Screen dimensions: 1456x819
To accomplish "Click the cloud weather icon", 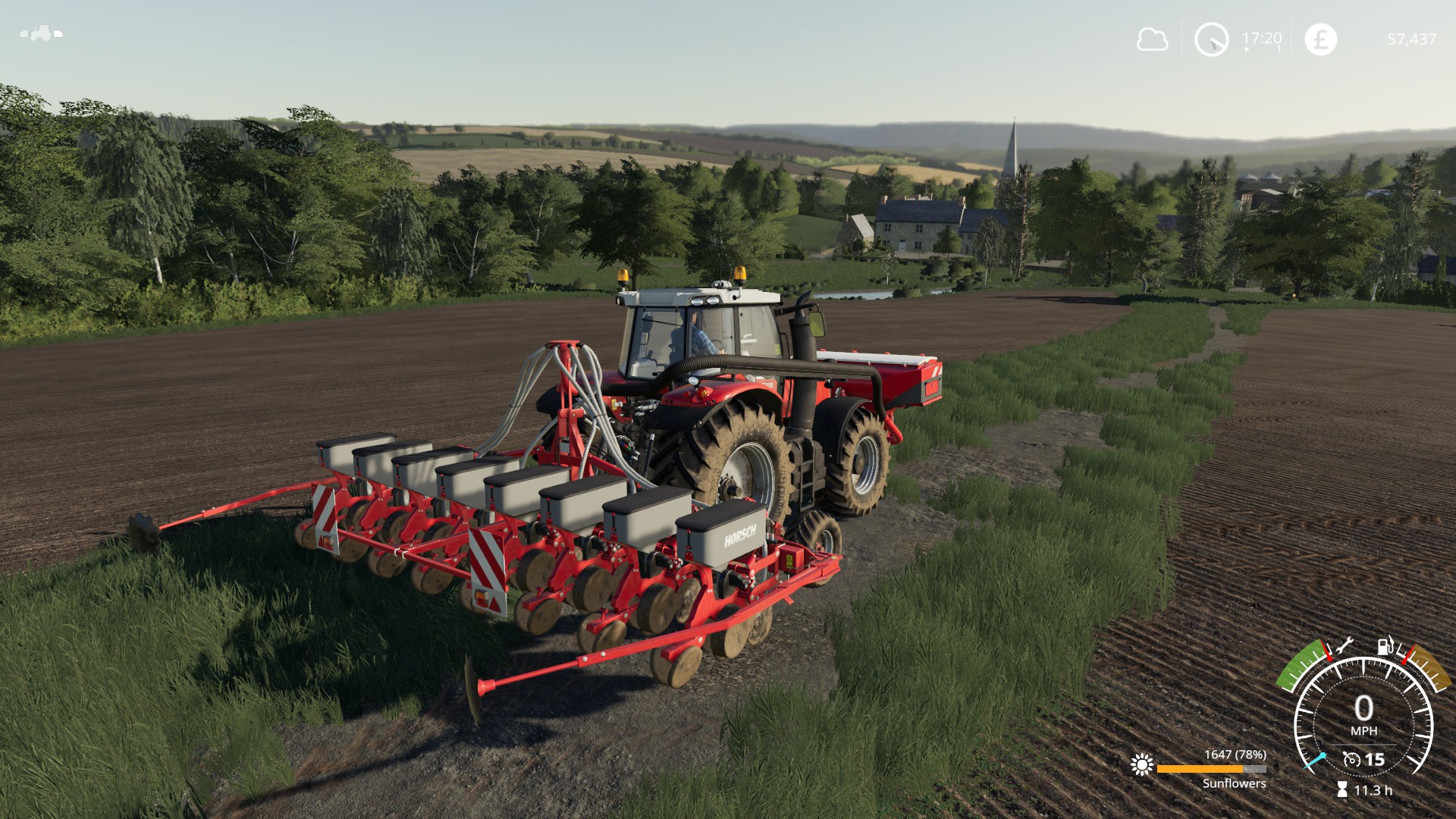I will click(1152, 39).
